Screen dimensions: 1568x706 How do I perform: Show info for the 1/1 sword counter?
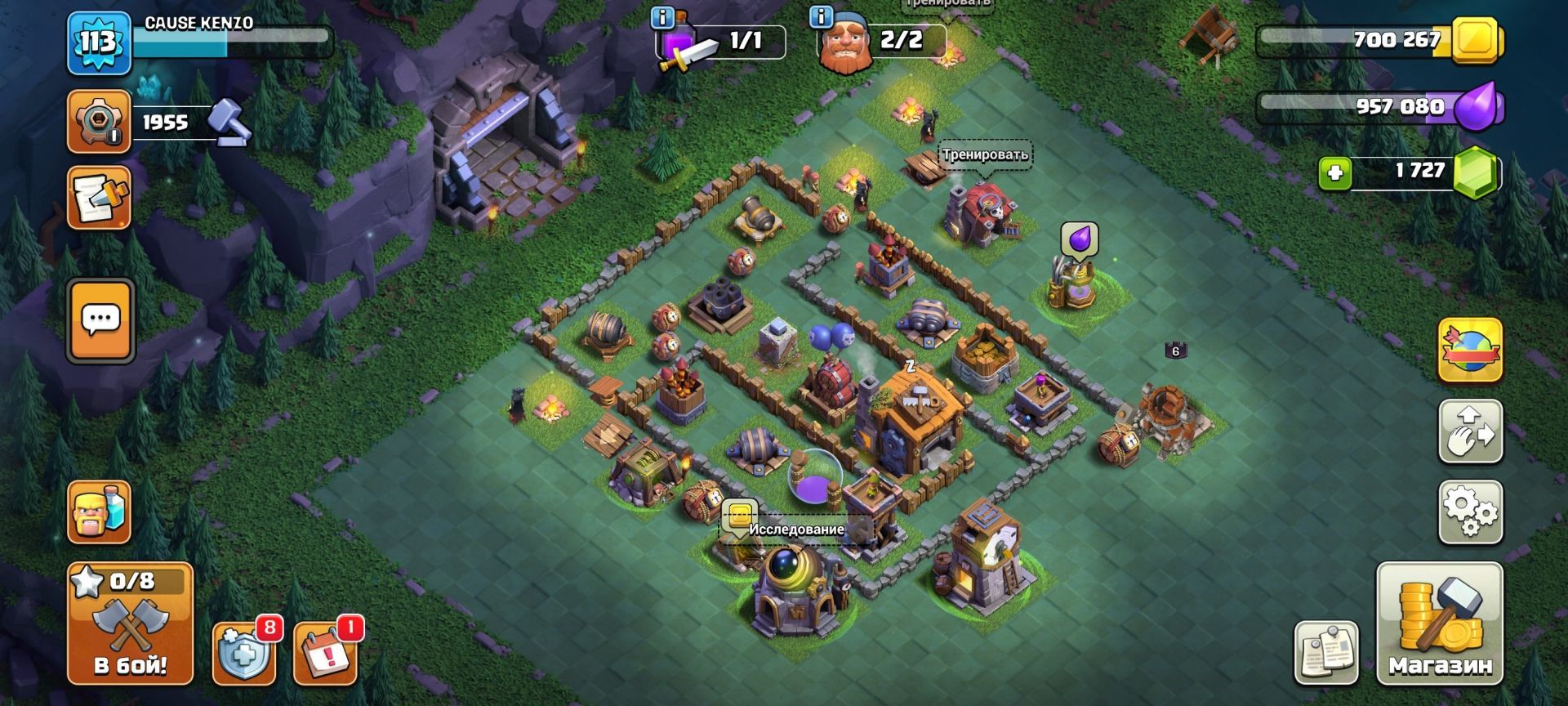coord(662,17)
